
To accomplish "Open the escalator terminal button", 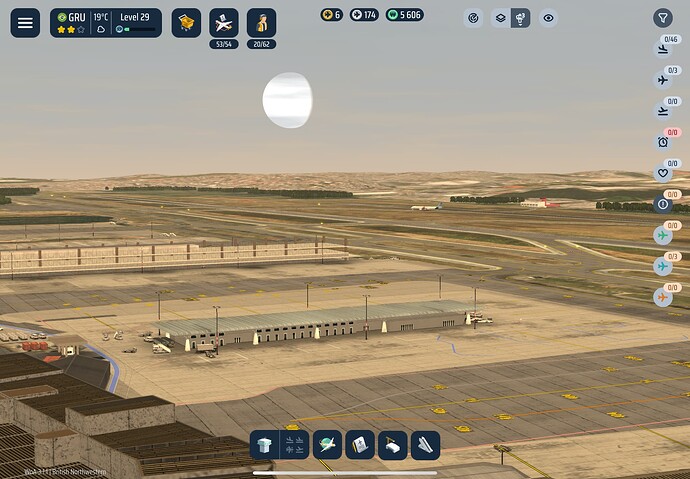I will point(423,445).
